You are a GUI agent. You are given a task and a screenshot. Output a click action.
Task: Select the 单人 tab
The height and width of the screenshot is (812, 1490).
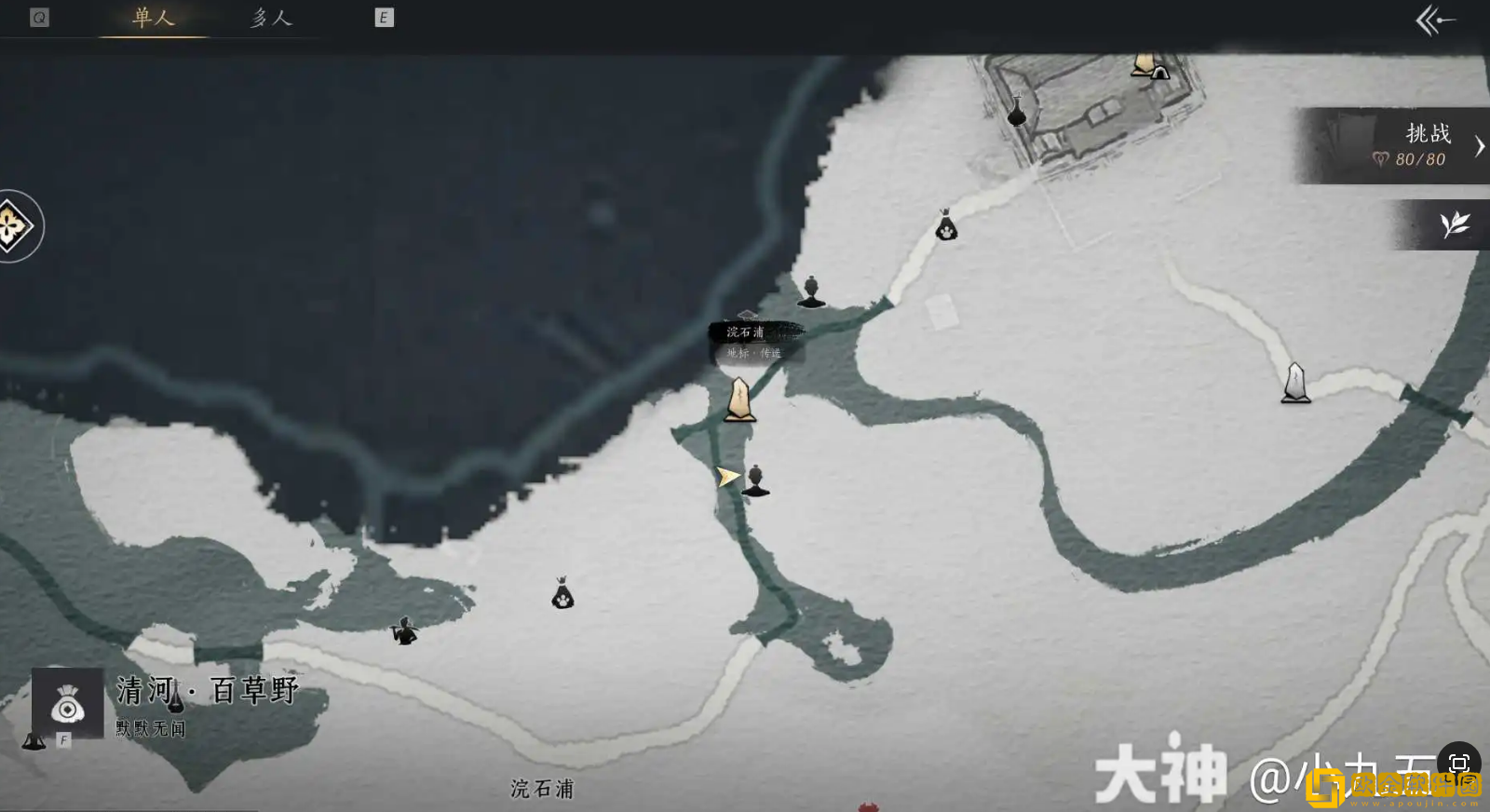pyautogui.click(x=152, y=16)
